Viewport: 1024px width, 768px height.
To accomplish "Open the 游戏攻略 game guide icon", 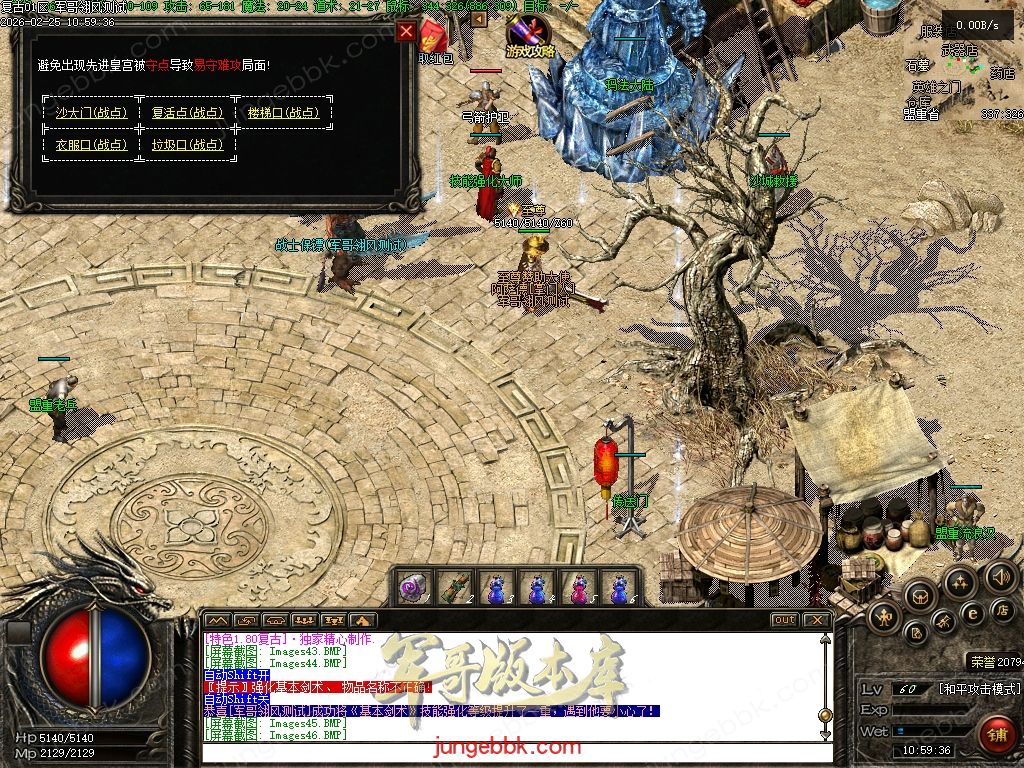I will click(x=529, y=38).
